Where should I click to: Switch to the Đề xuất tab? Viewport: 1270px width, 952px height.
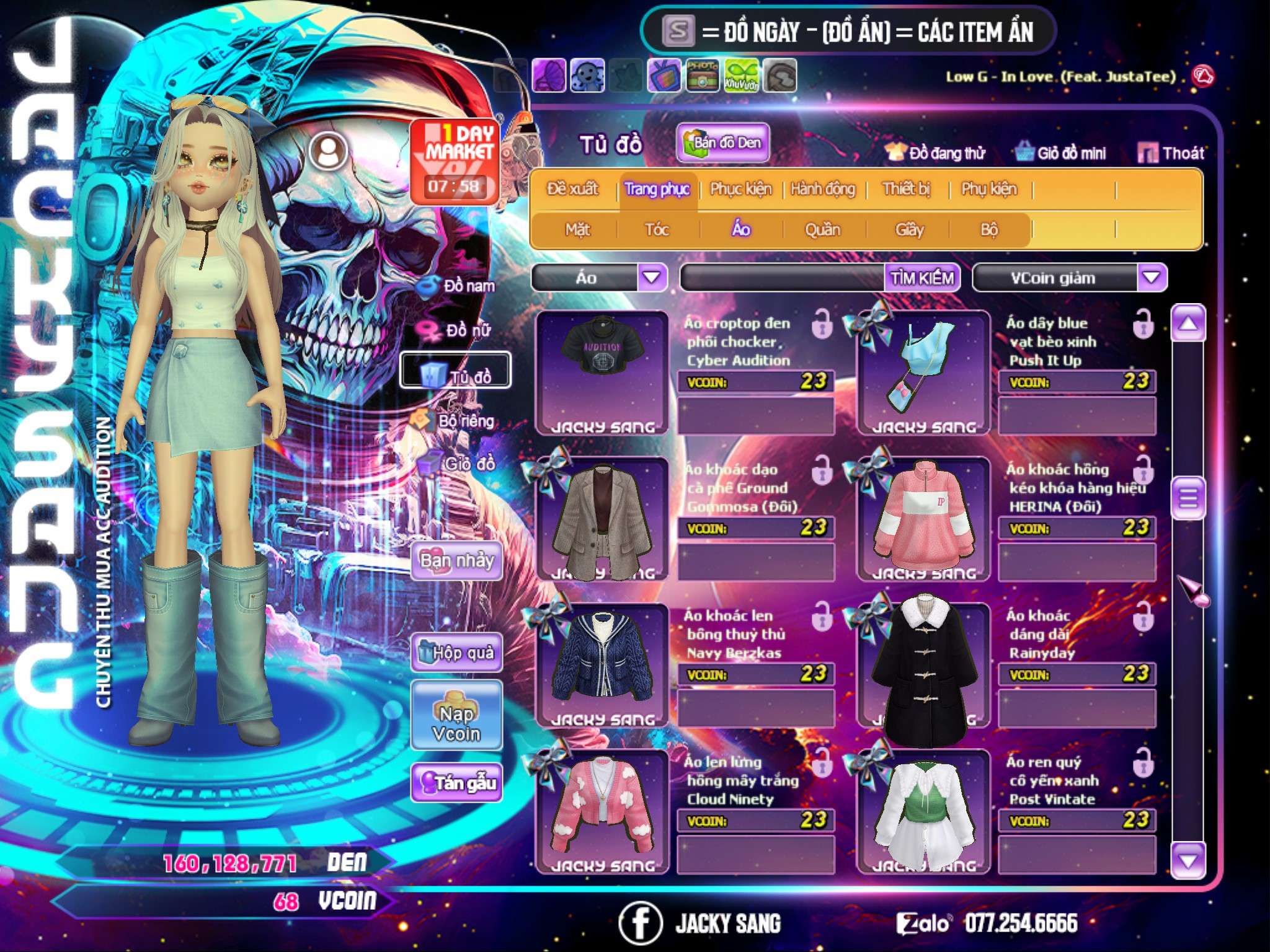(572, 189)
